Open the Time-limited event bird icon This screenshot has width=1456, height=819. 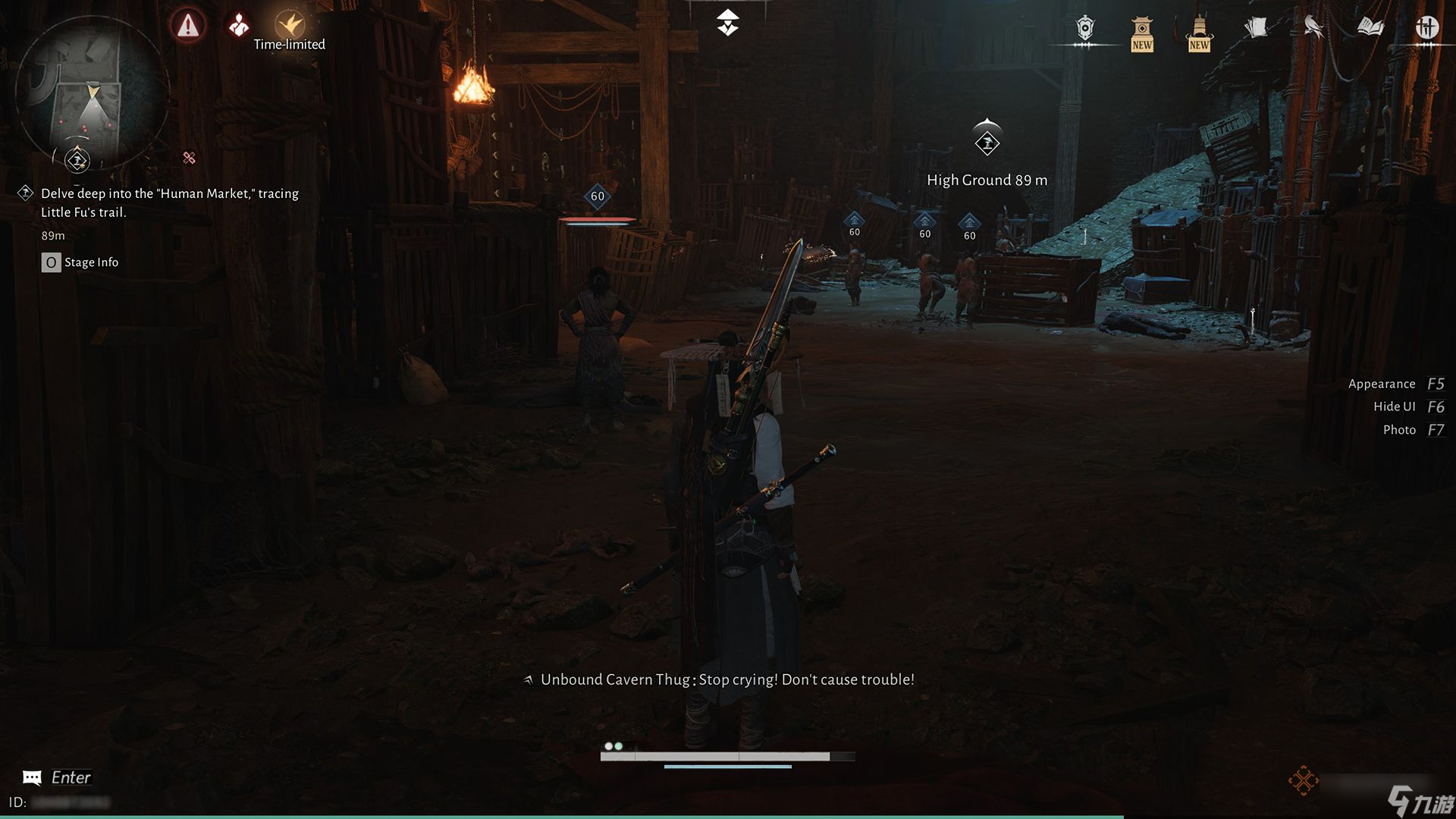(289, 25)
